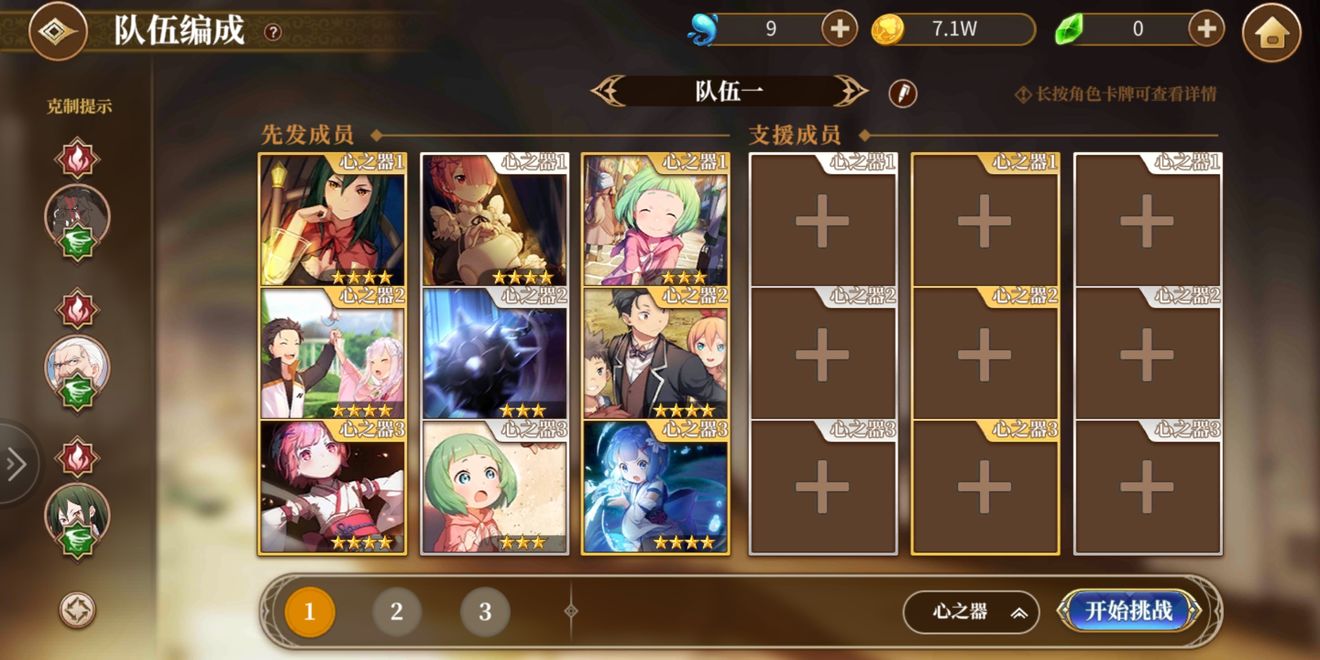Go back using the top-left arrow button

coord(57,32)
